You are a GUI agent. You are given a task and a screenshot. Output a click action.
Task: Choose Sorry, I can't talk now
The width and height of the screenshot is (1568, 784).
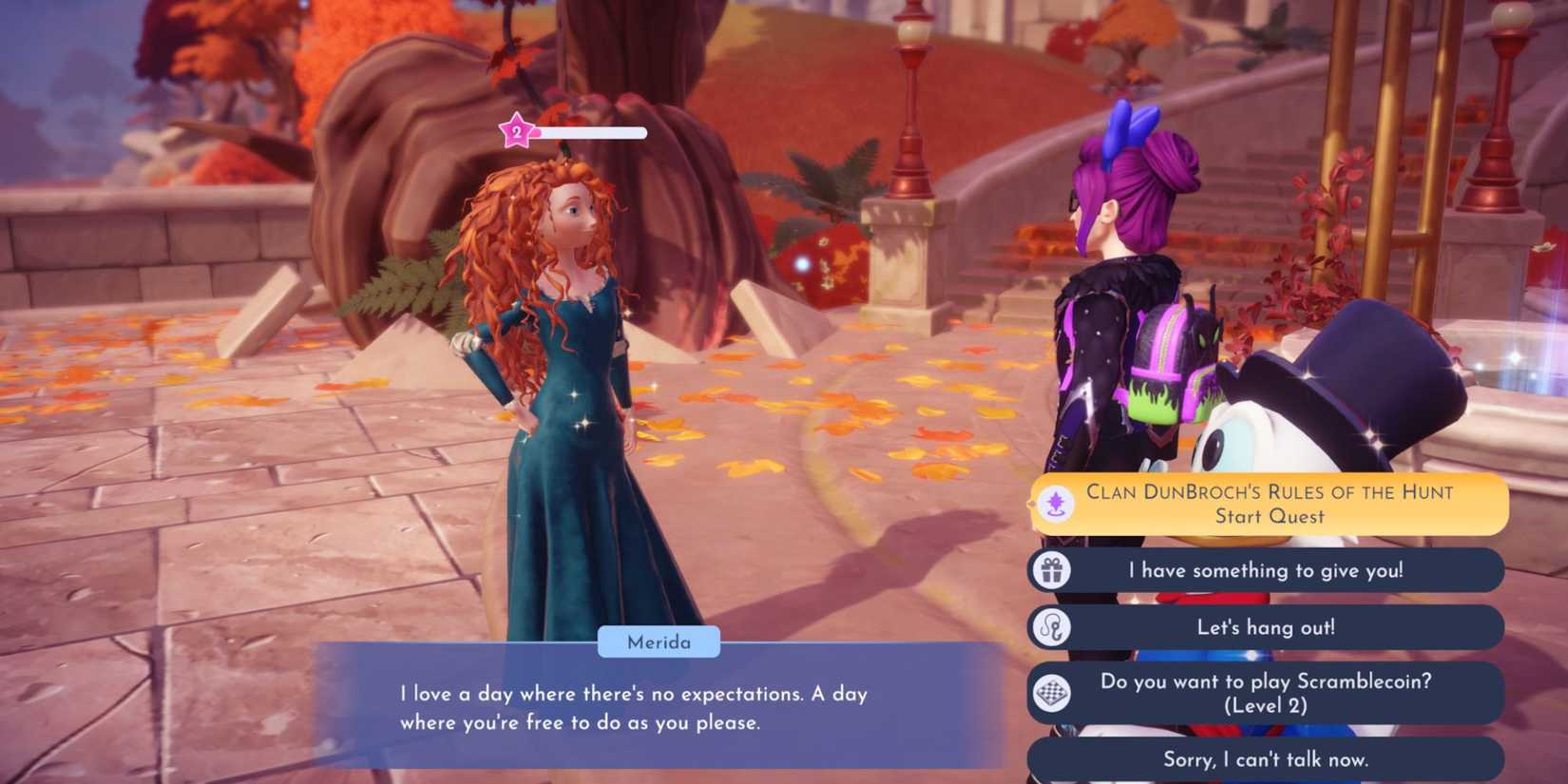click(x=1266, y=759)
